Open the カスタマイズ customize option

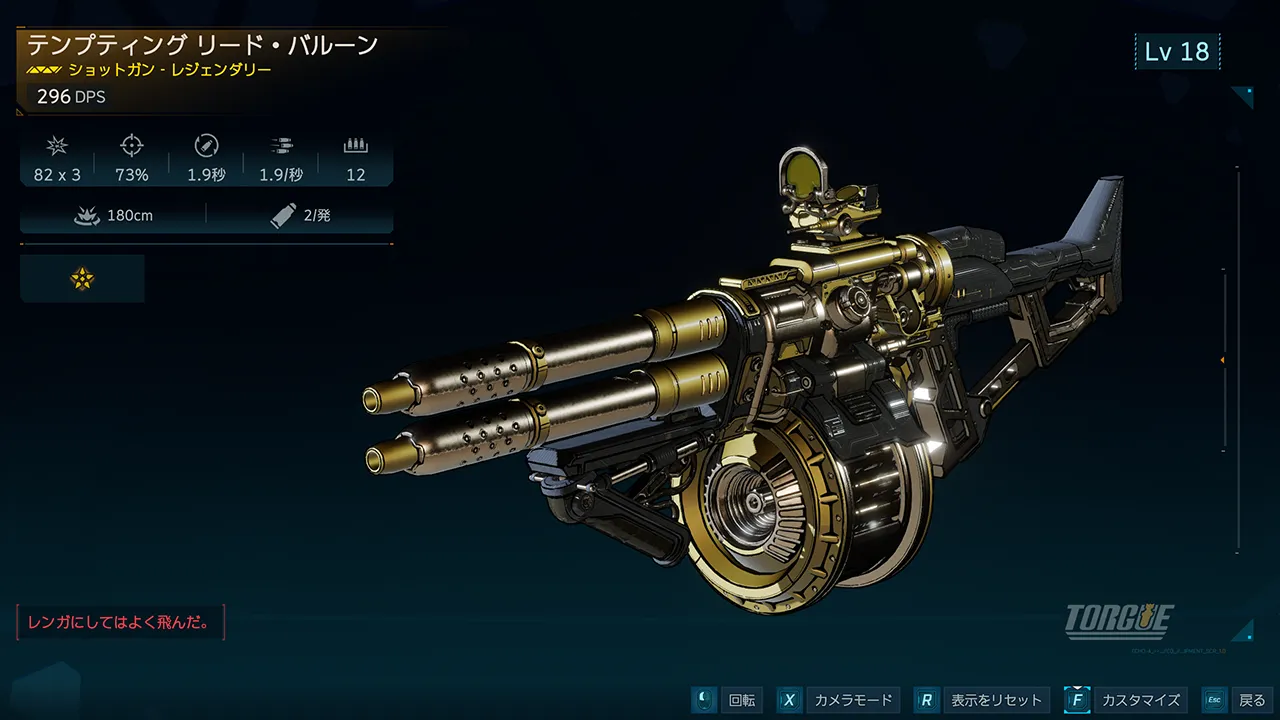1126,700
